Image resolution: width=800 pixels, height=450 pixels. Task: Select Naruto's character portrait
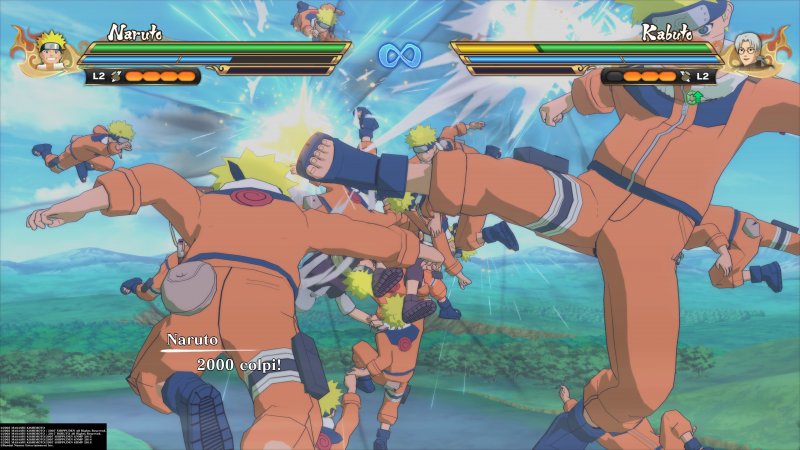click(45, 52)
